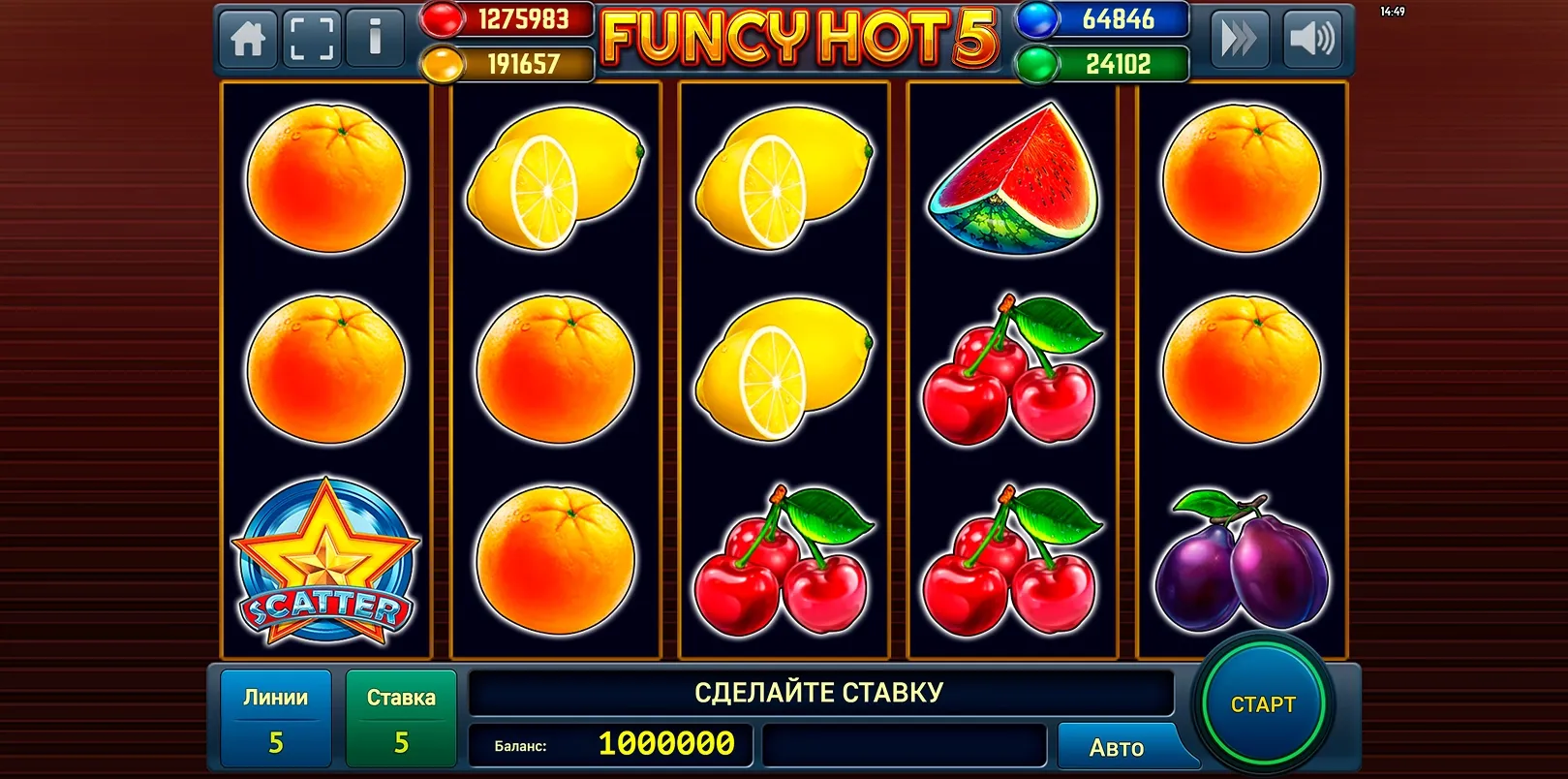Click the home icon in the top toolbar
This screenshot has width=1568, height=779.
click(248, 38)
